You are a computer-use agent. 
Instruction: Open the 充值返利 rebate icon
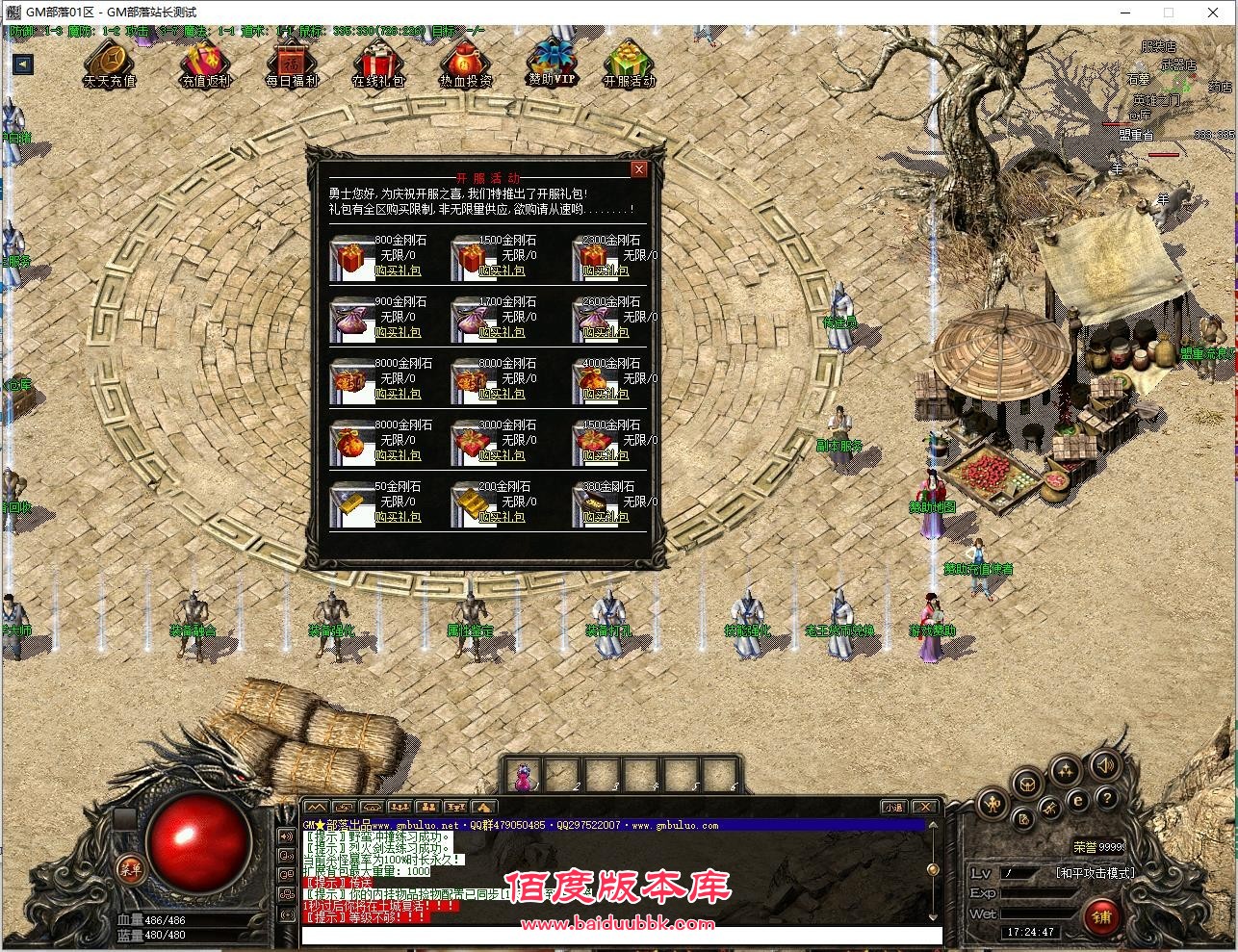[x=205, y=64]
